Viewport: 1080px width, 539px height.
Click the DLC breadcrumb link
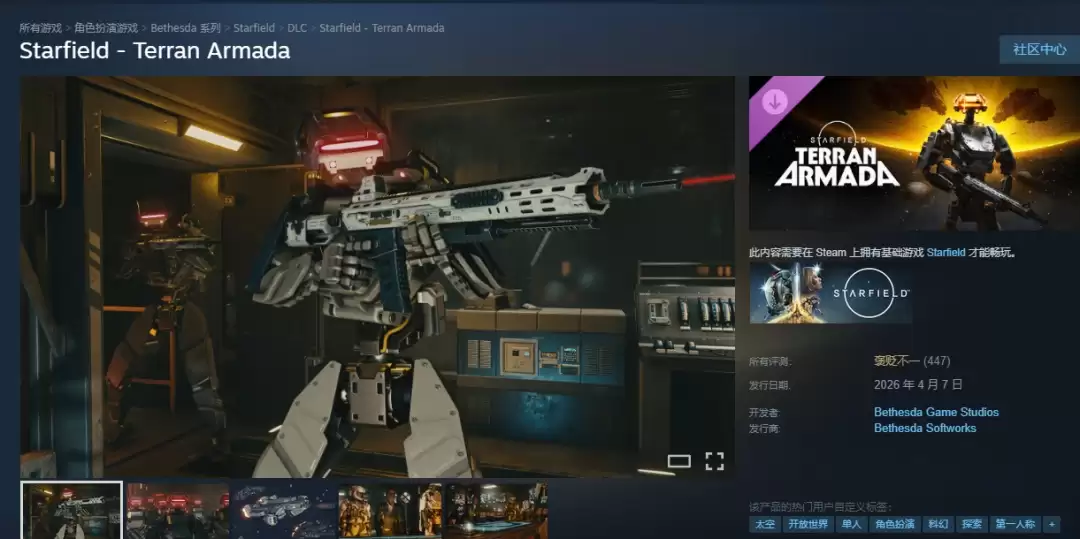[297, 28]
